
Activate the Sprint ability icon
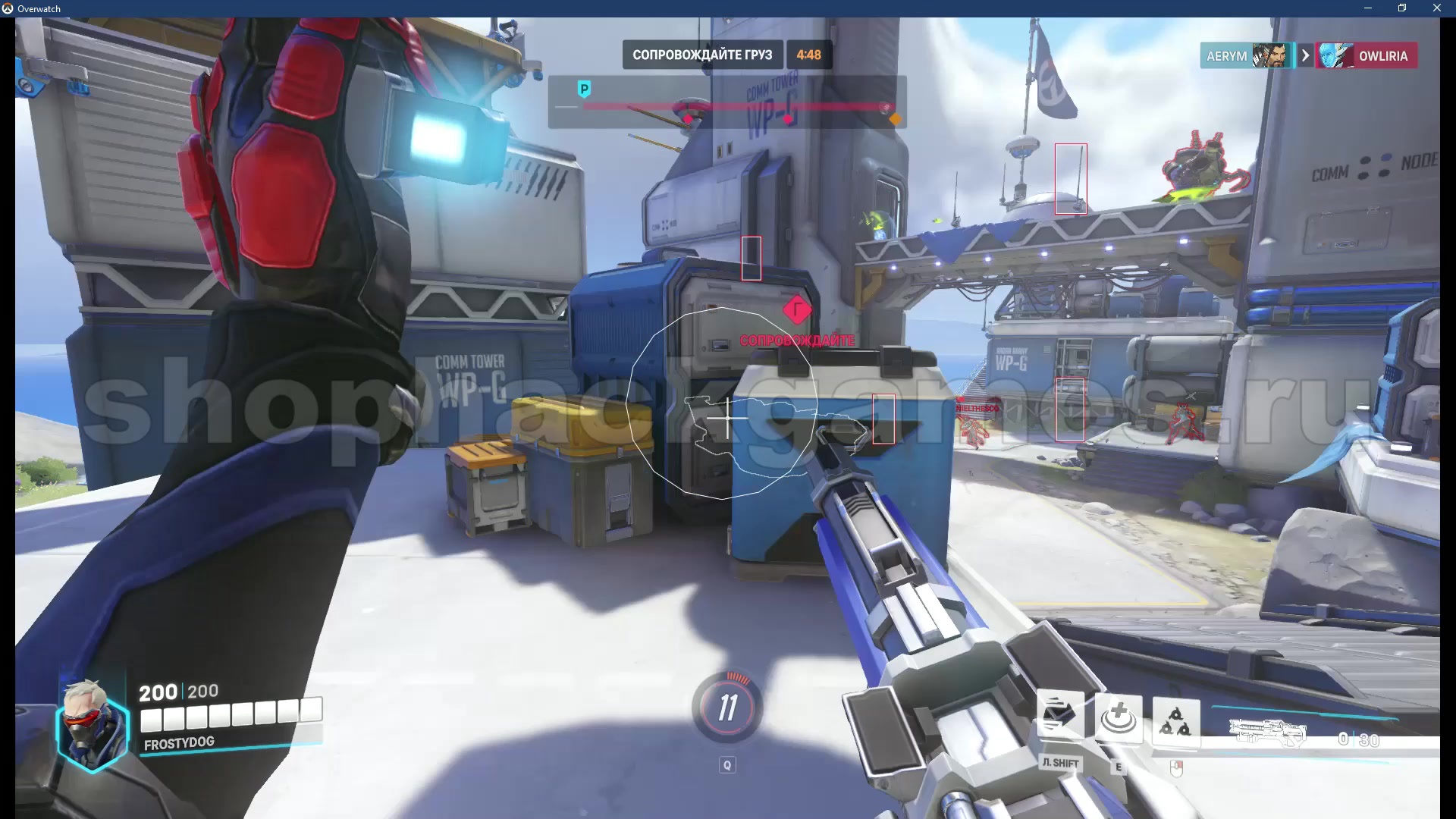pyautogui.click(x=1059, y=717)
